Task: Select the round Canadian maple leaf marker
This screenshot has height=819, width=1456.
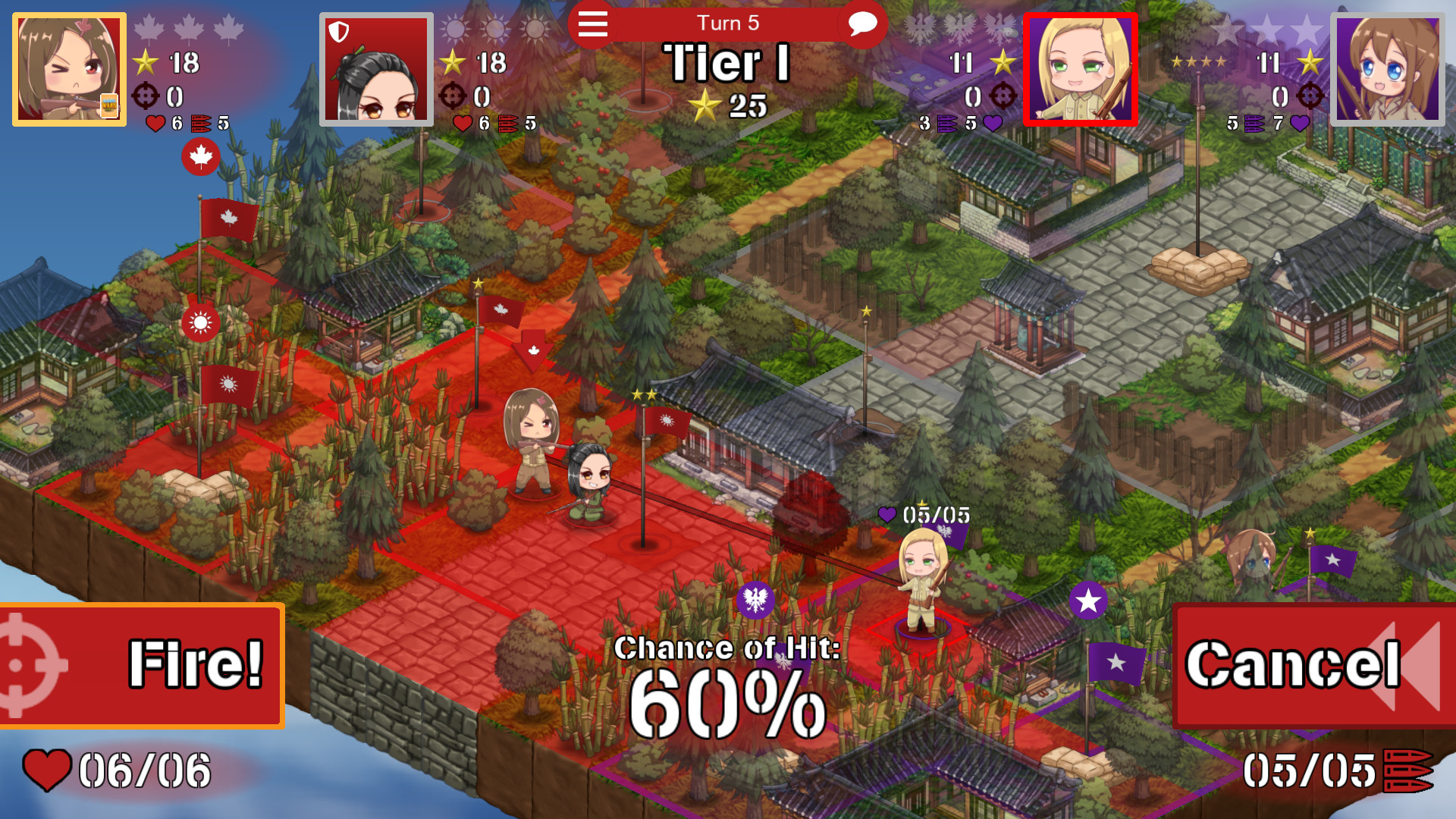Action: point(201,158)
